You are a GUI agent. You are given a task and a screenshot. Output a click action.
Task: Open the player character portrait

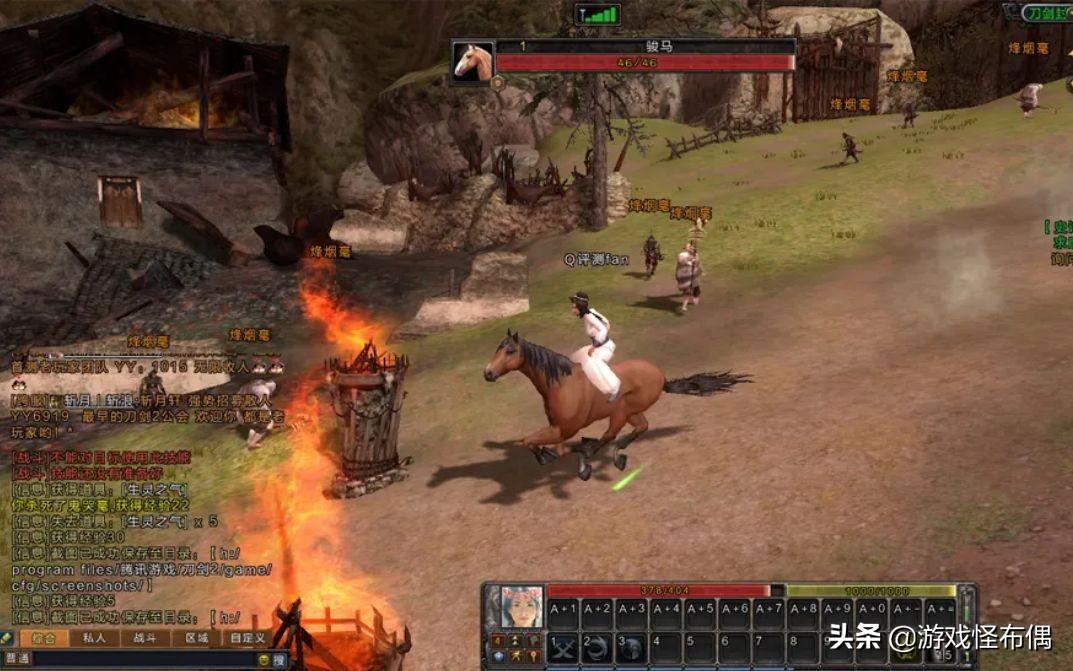point(521,607)
